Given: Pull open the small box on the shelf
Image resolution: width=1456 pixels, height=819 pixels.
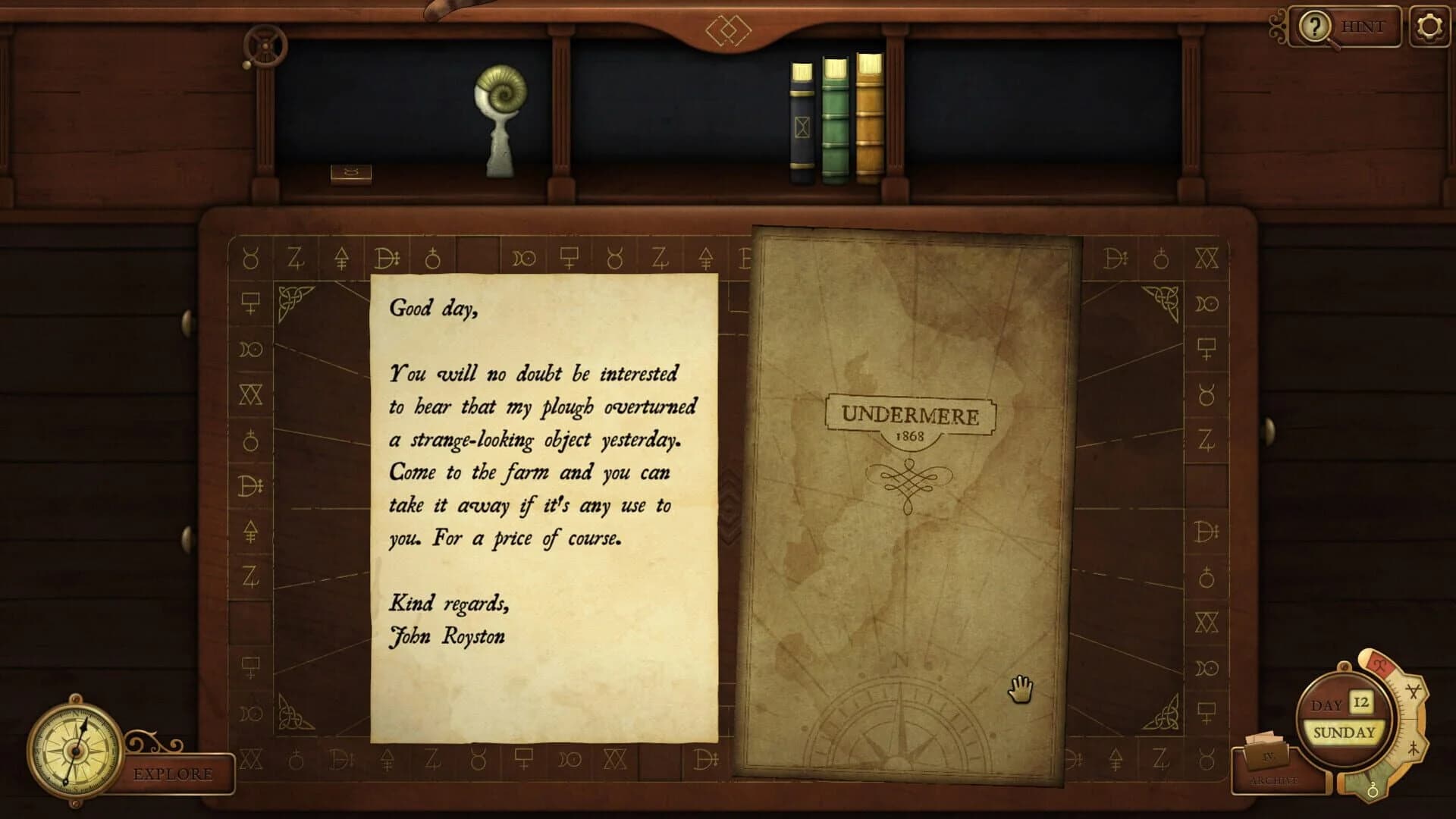Looking at the screenshot, I should click(351, 173).
